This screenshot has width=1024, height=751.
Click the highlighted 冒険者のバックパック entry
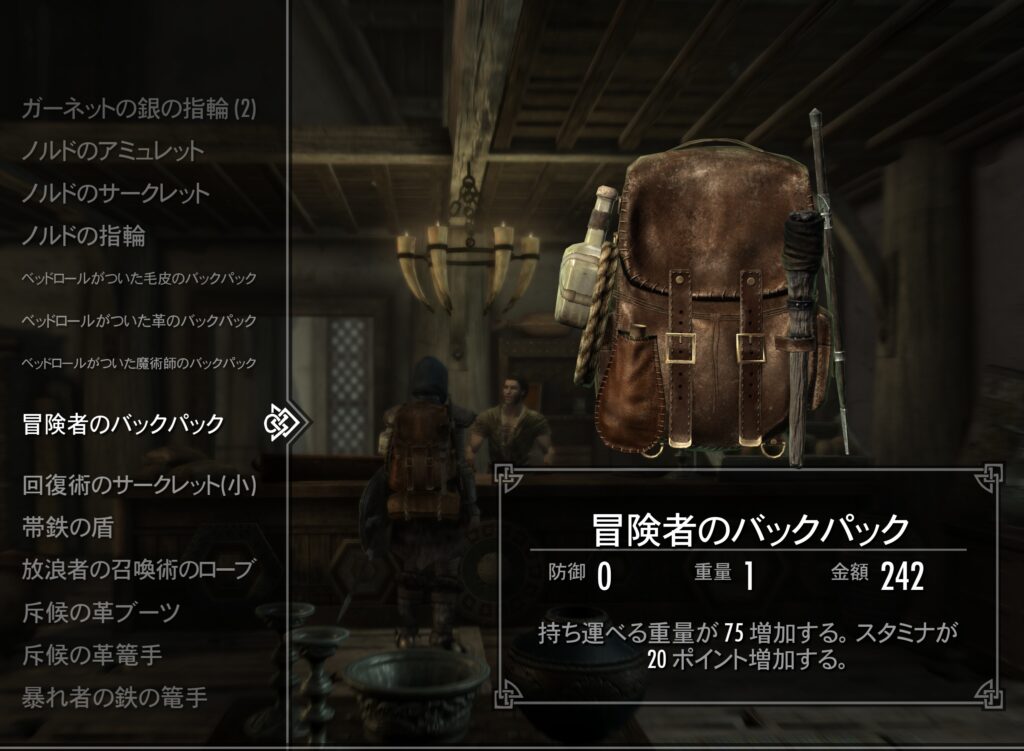pyautogui.click(x=123, y=424)
